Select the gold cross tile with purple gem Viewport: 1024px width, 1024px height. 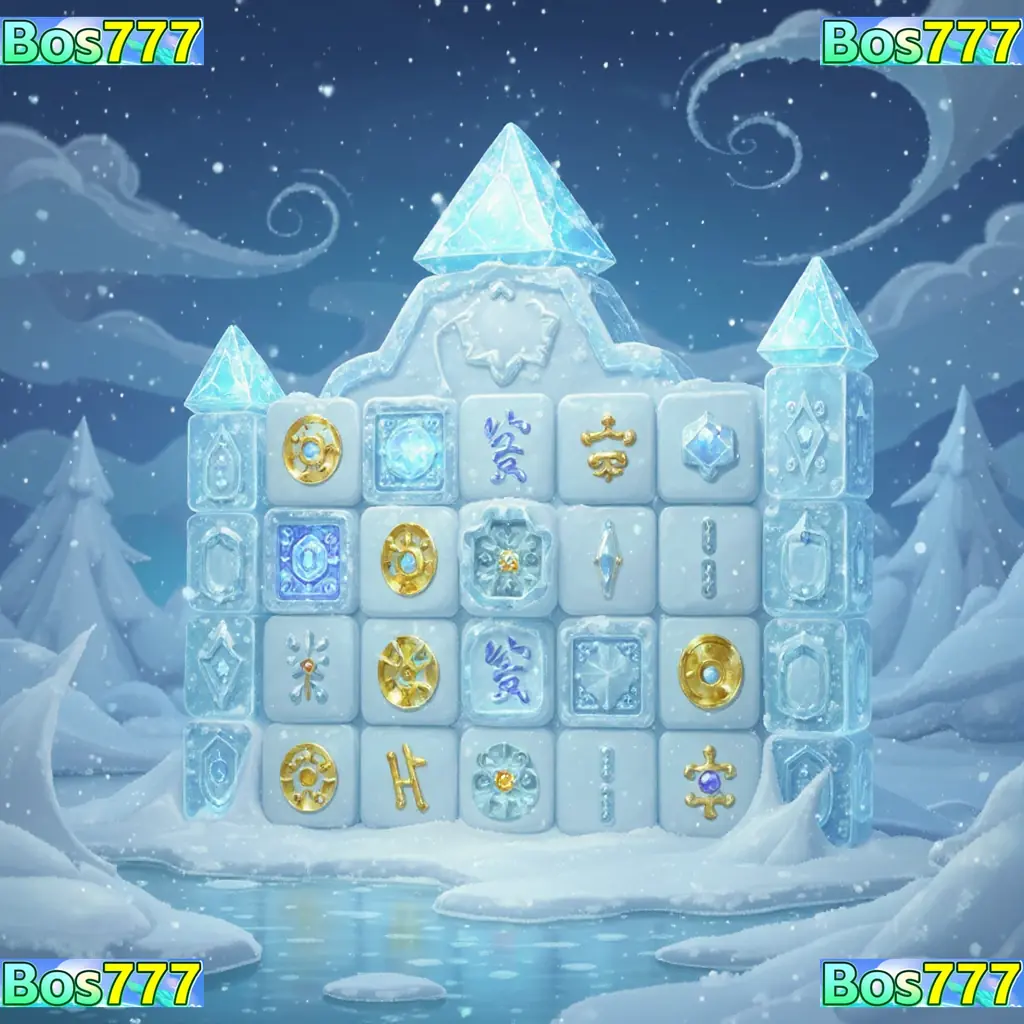[709, 777]
